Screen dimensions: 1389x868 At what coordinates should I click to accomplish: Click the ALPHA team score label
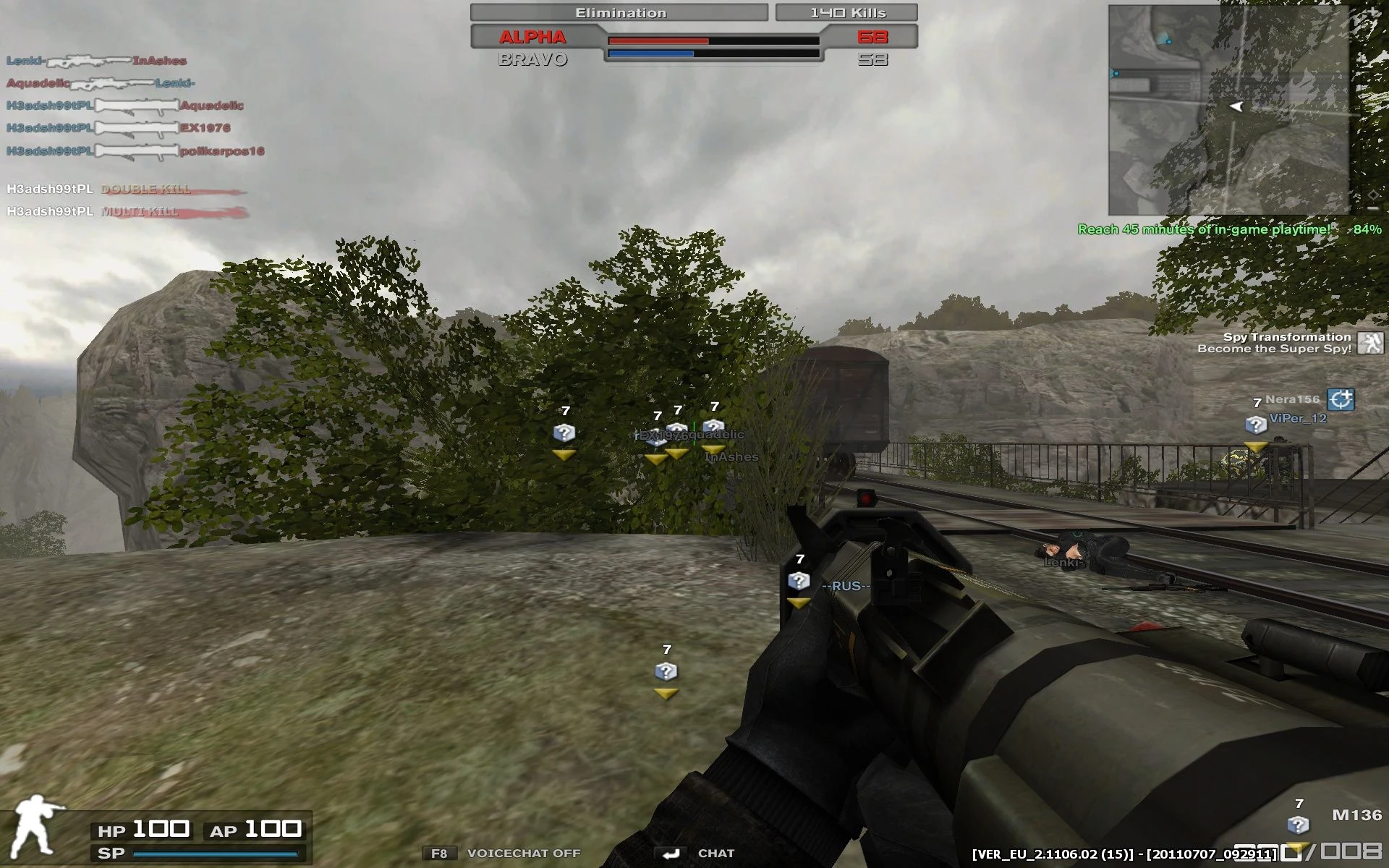[x=532, y=38]
